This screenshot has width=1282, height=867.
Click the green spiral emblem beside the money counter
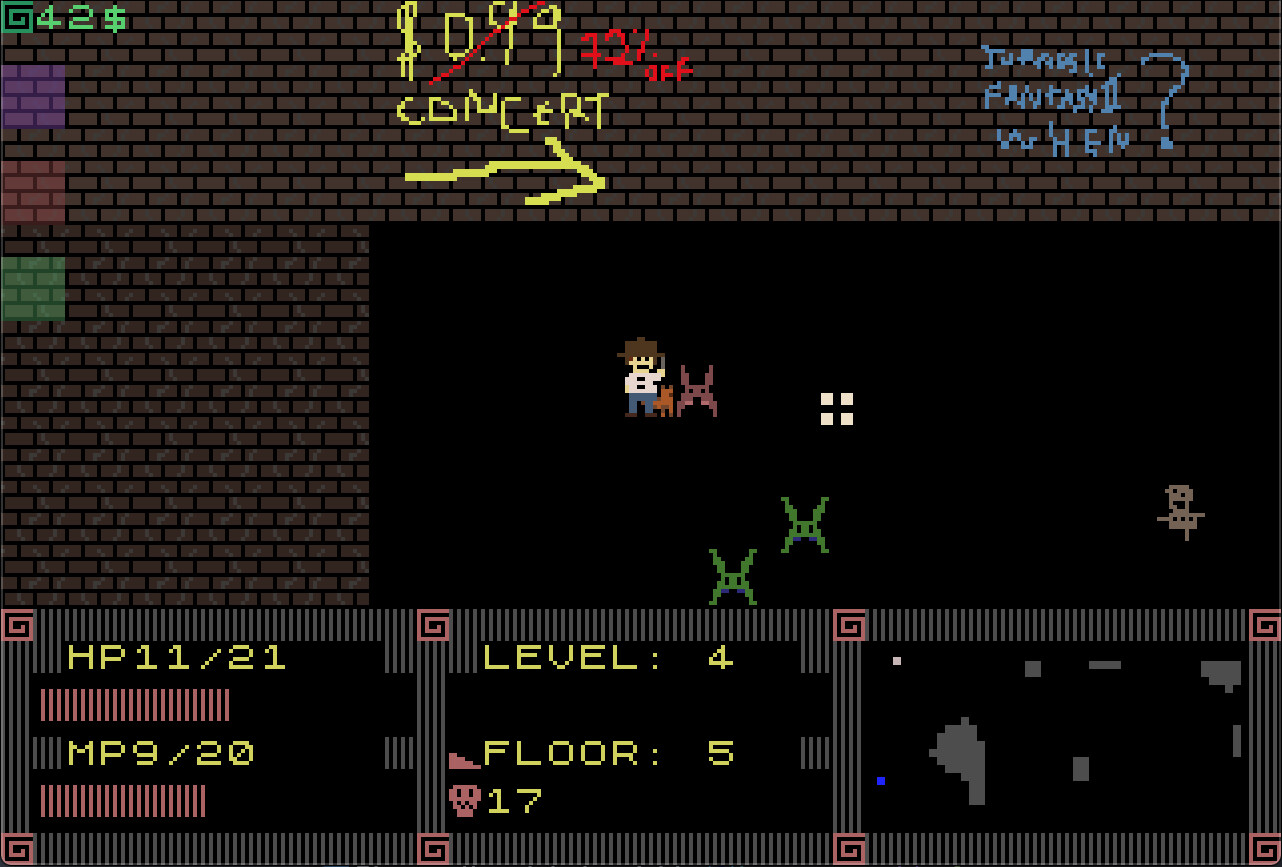point(17,17)
